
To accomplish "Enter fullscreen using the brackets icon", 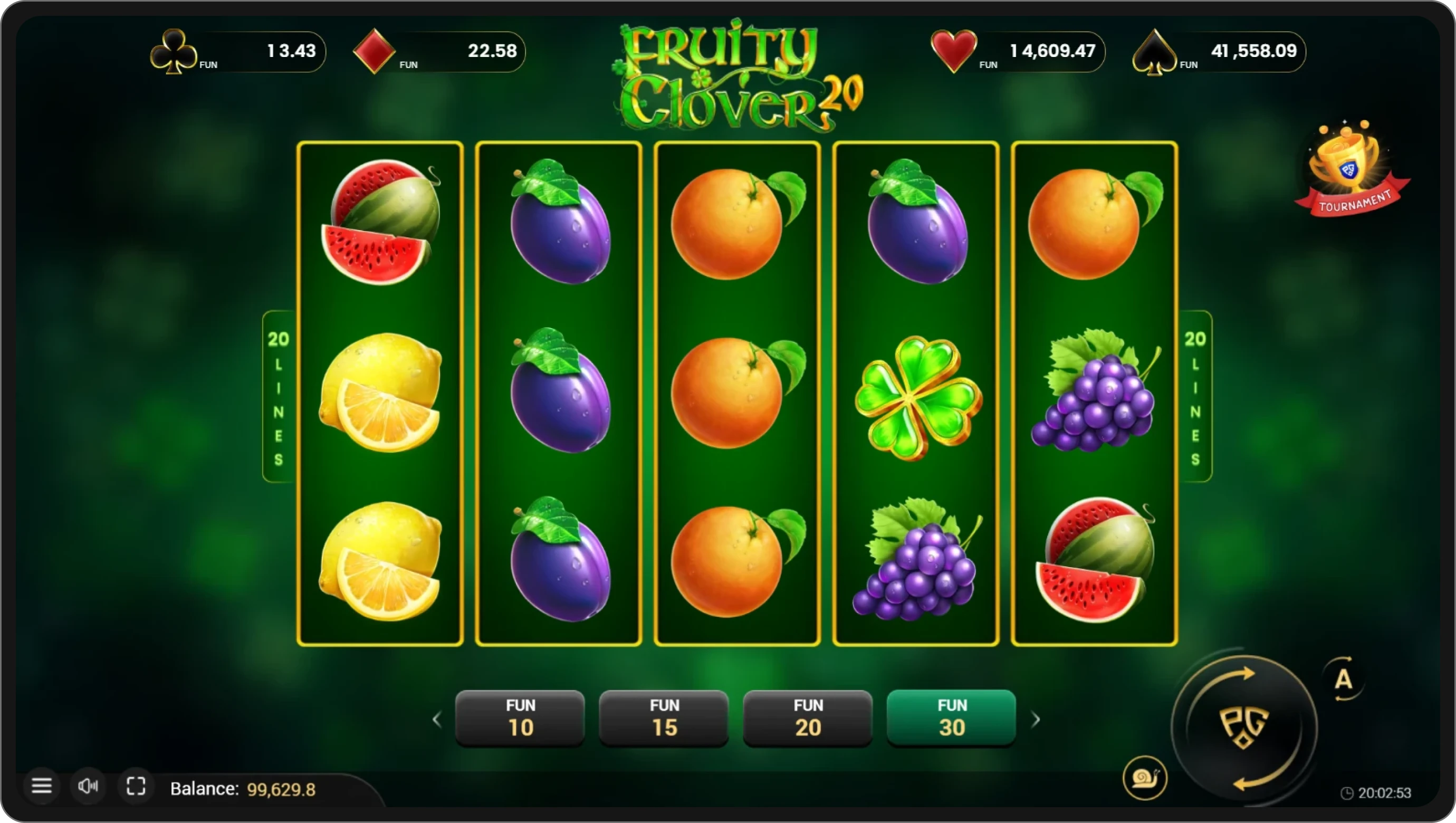I will pos(136,786).
